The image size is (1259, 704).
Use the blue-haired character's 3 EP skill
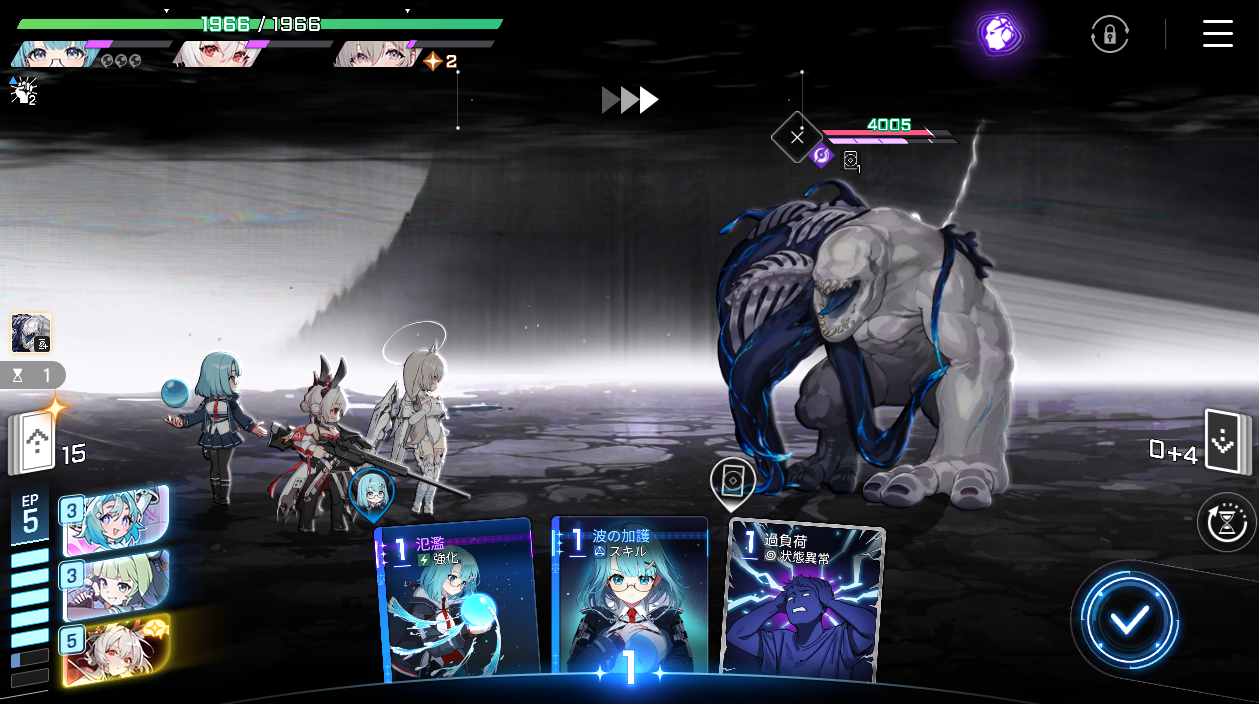[x=115, y=520]
